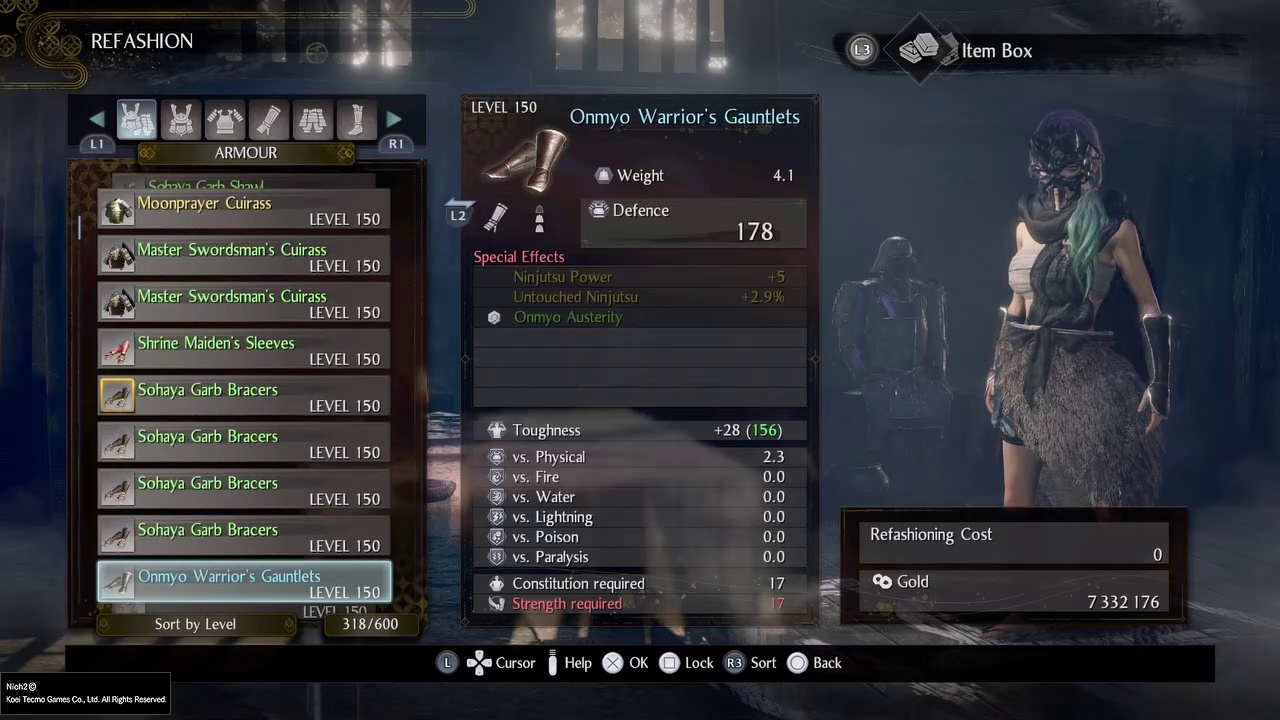
Task: Click the left arrow beside the armour tabs
Action: pos(97,120)
